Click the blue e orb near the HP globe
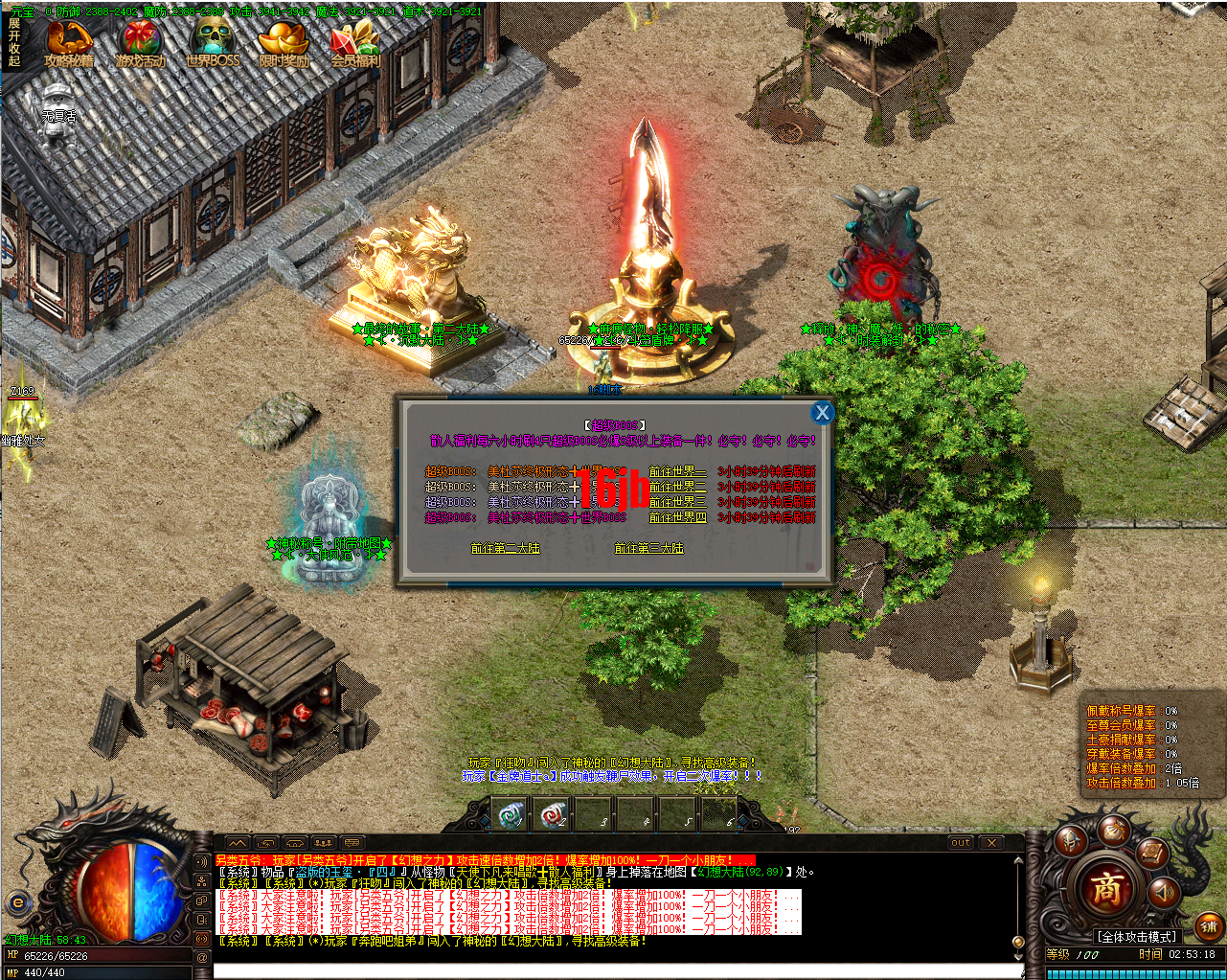 click(x=17, y=902)
